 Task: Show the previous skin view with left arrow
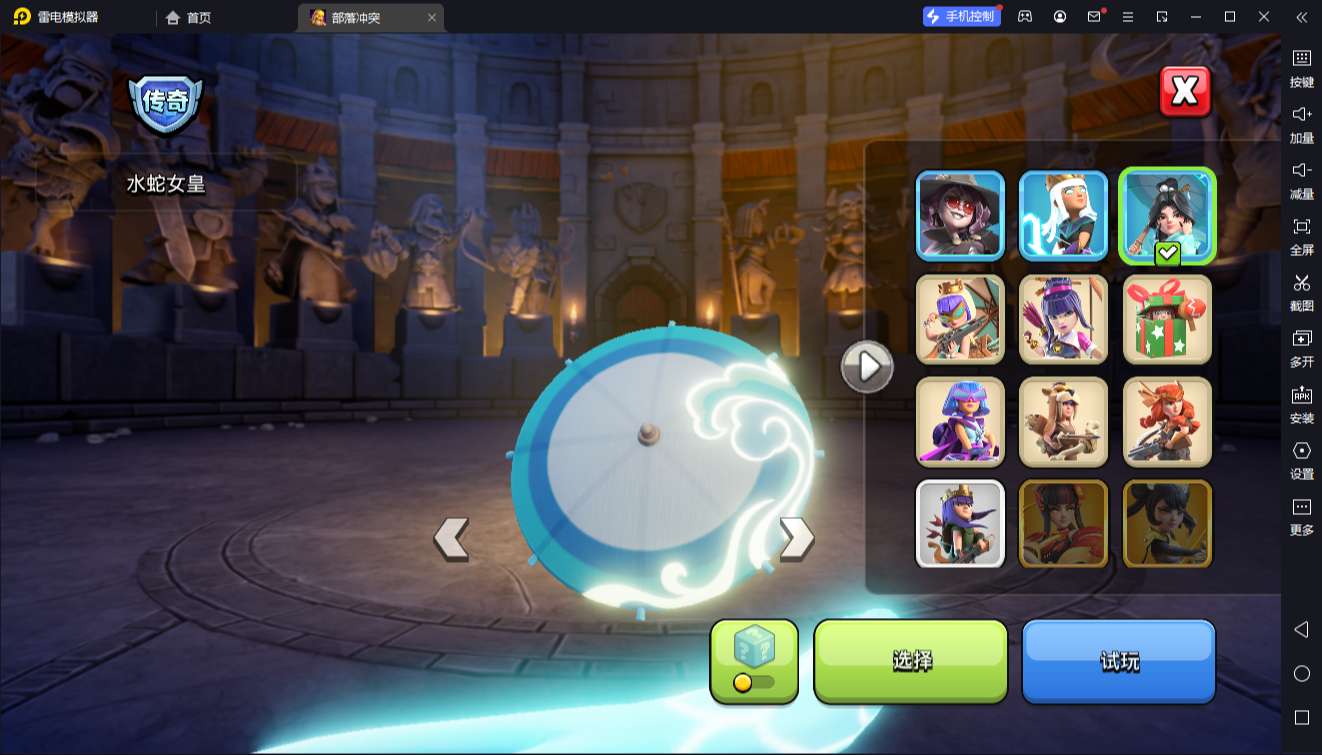point(451,538)
